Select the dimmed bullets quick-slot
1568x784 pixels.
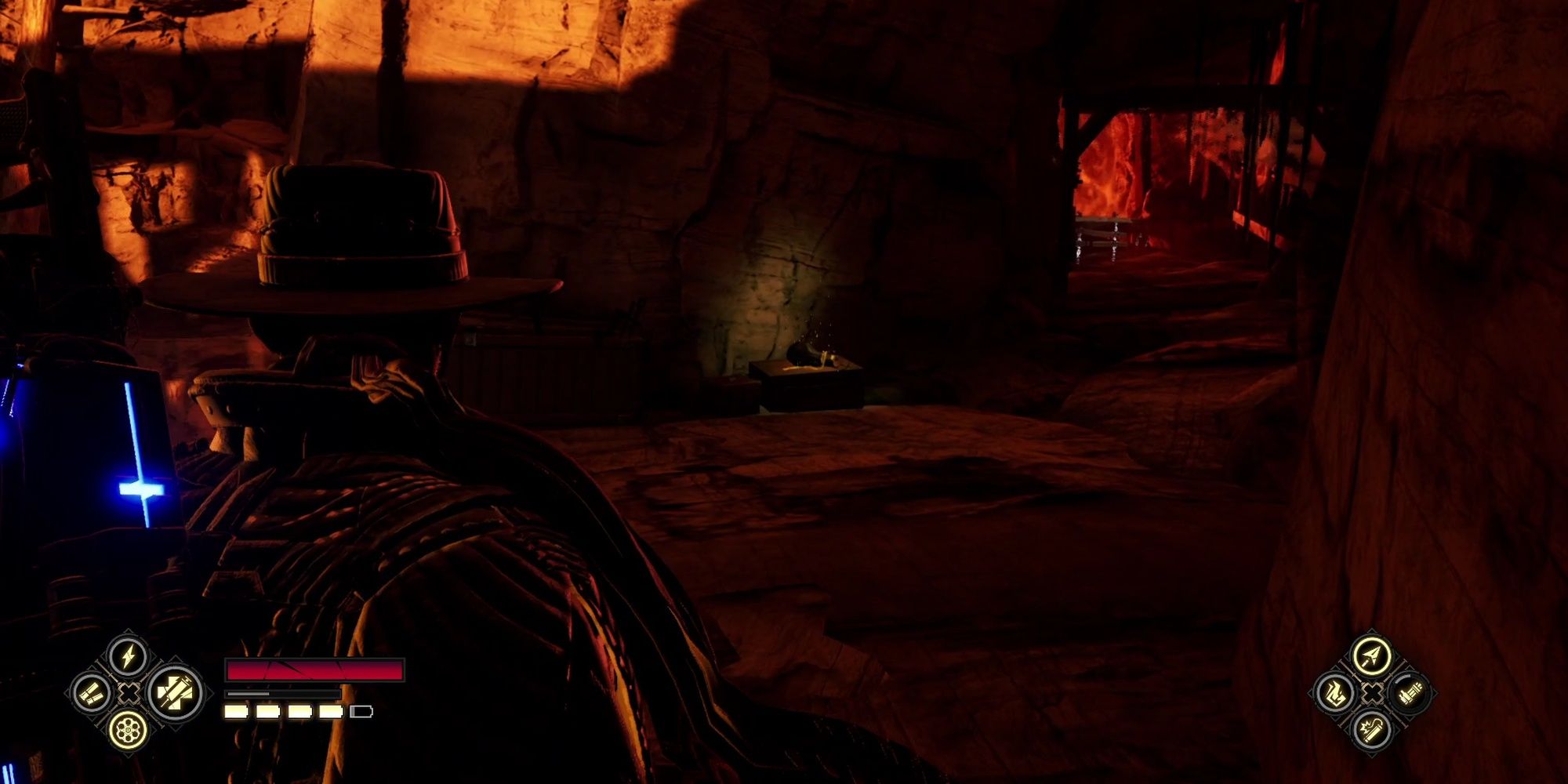point(1412,694)
